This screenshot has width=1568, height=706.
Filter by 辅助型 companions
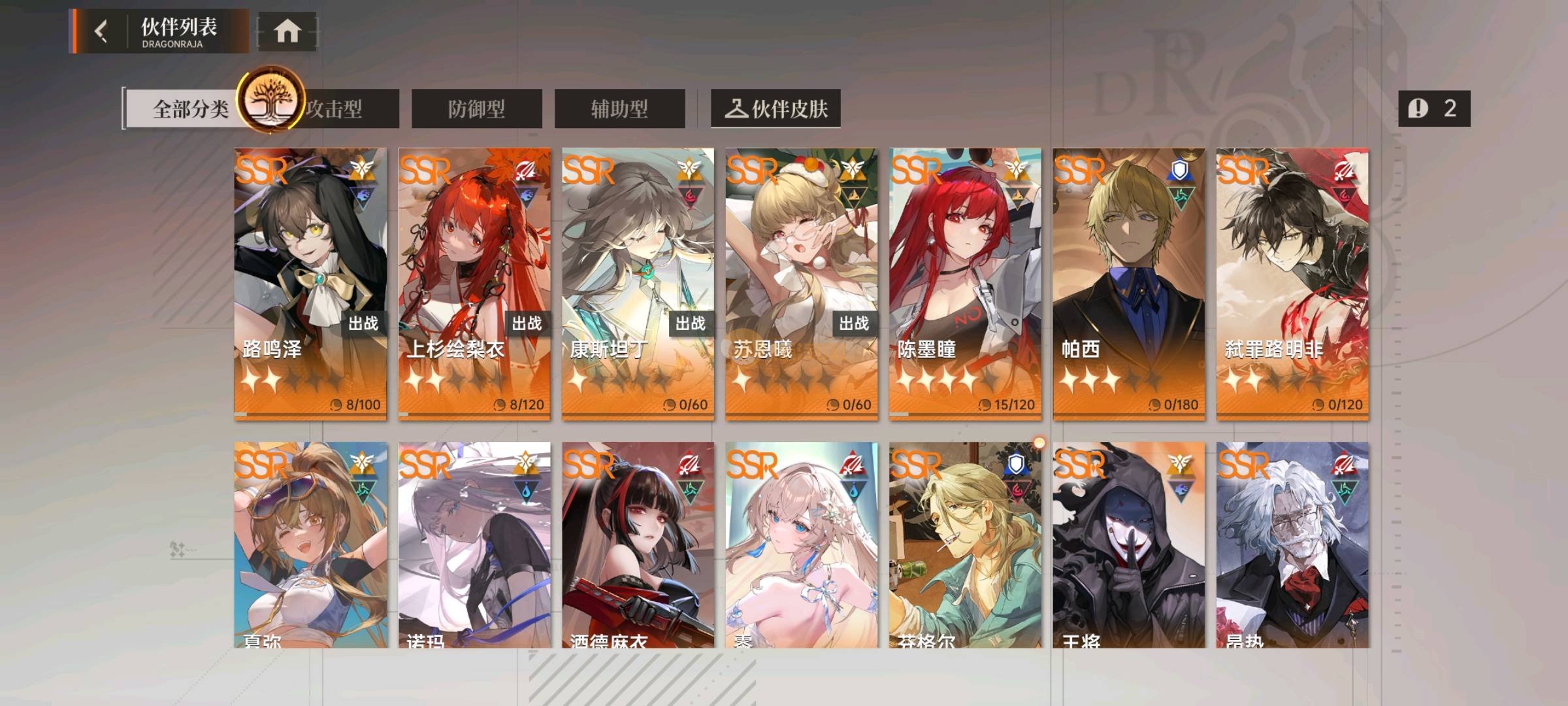[619, 109]
